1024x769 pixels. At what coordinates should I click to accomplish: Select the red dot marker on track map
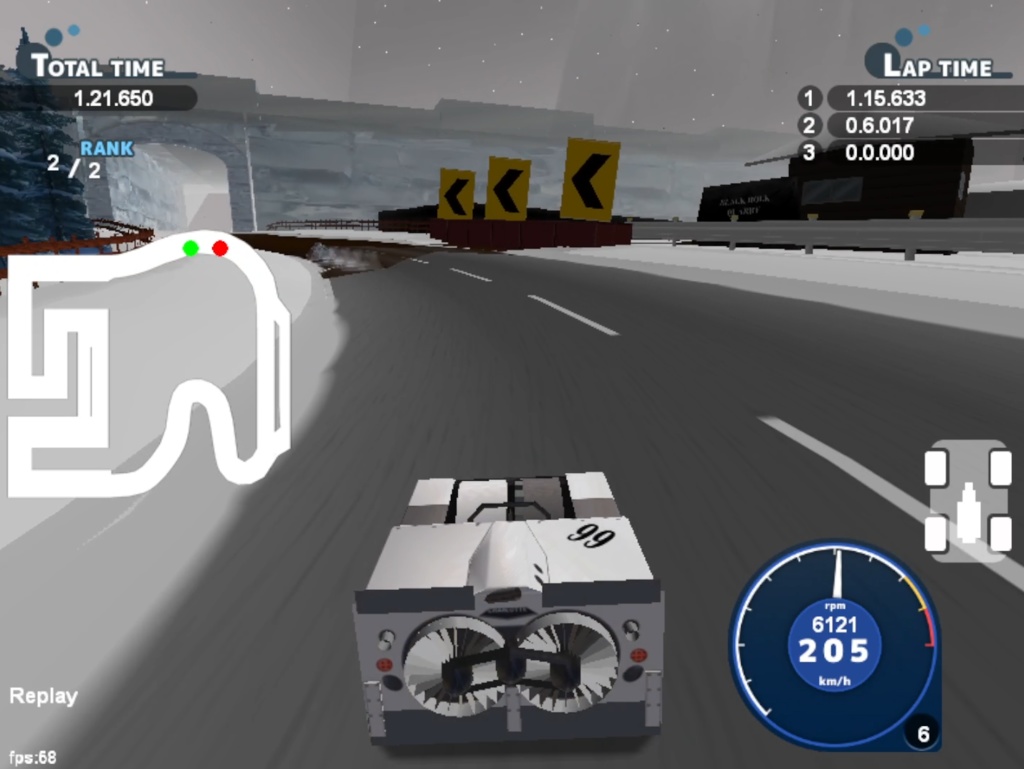click(220, 248)
